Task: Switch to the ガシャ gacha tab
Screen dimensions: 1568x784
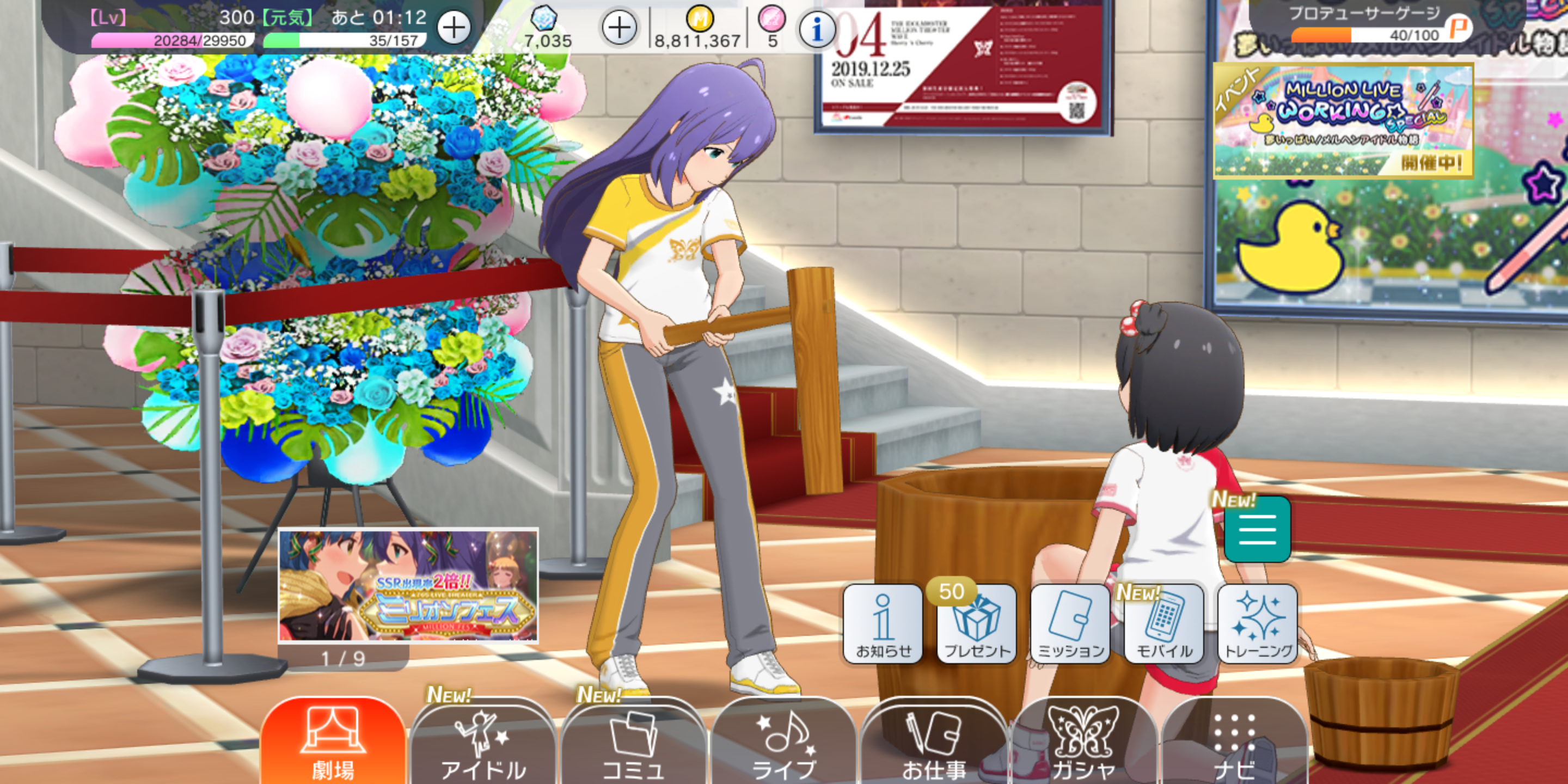Action: tap(1083, 744)
